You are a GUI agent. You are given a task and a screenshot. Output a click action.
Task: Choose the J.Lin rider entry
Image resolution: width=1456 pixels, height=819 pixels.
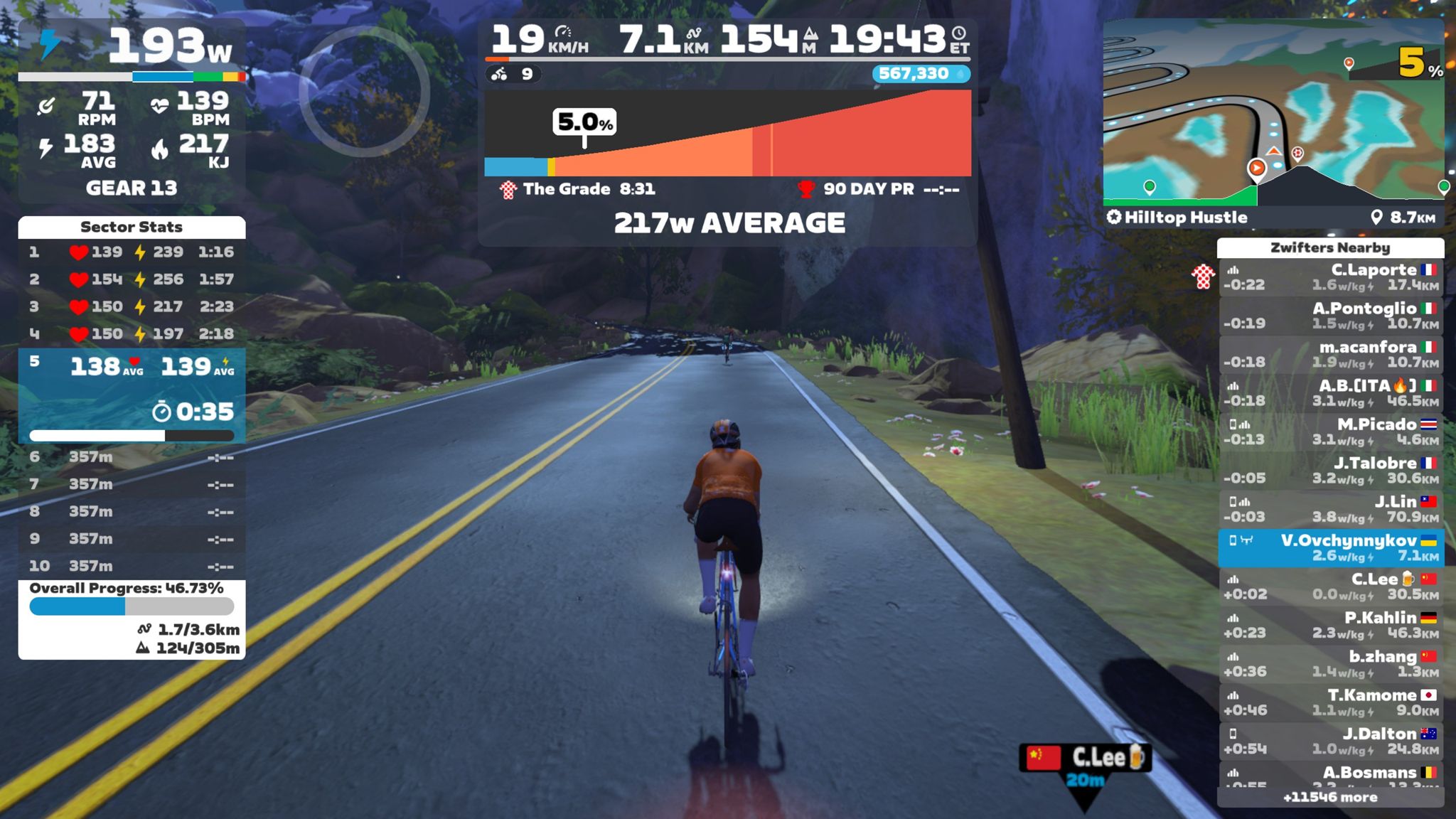point(1331,509)
